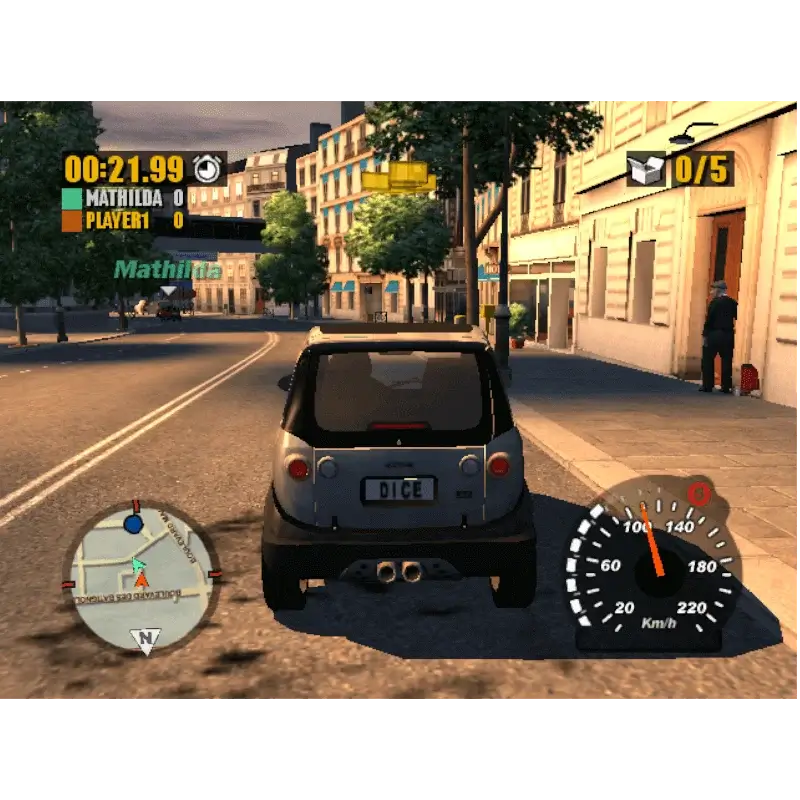Select the blue marker on the minimap
Viewport: 800px width, 800px height.
133,524
